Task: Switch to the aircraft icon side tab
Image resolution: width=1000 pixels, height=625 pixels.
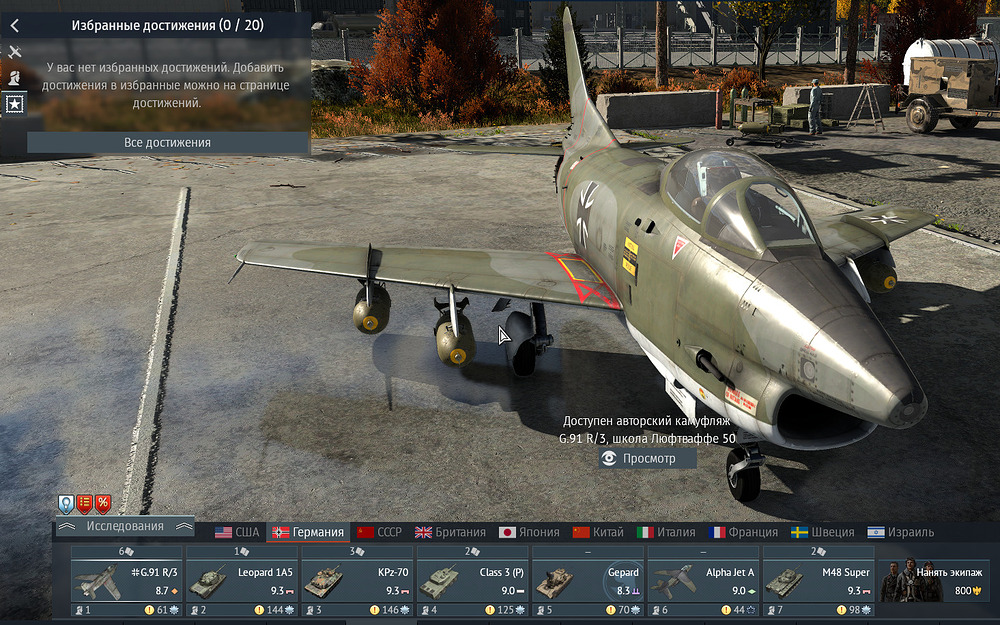Action: pyautogui.click(x=14, y=51)
